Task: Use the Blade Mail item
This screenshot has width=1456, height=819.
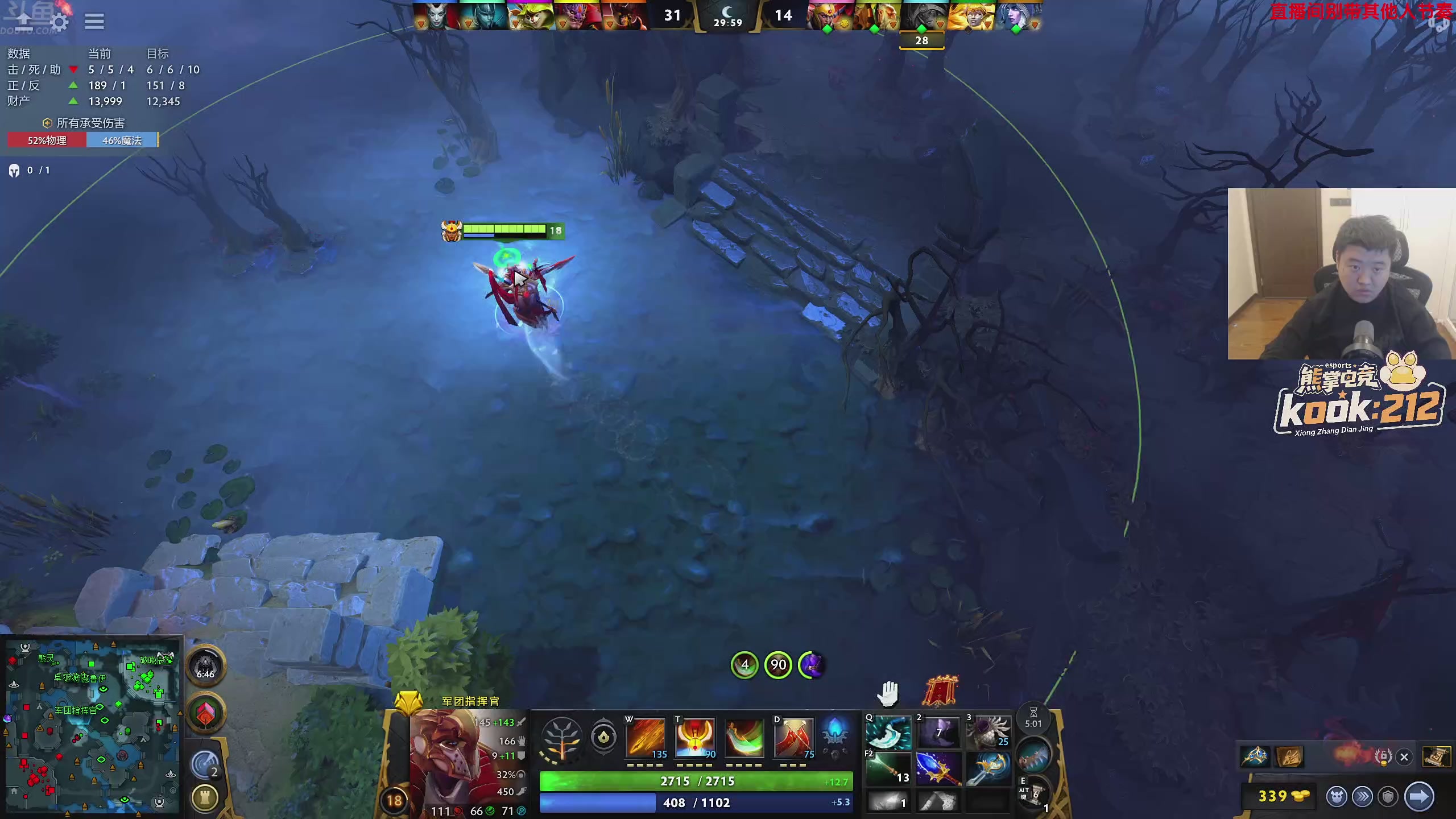Action: [988, 733]
